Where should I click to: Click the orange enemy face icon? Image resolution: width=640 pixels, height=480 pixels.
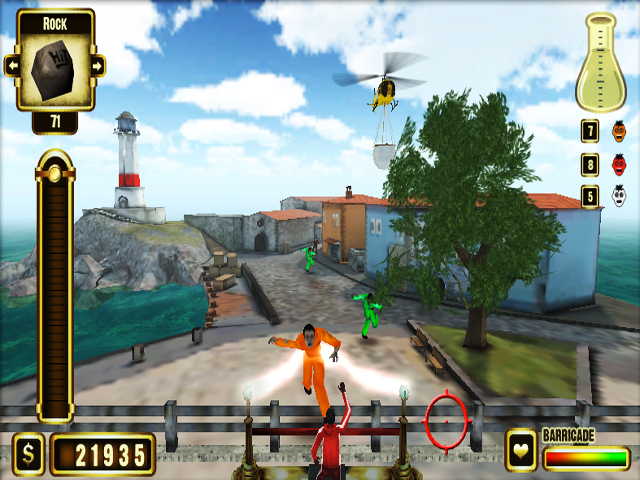pos(619,130)
